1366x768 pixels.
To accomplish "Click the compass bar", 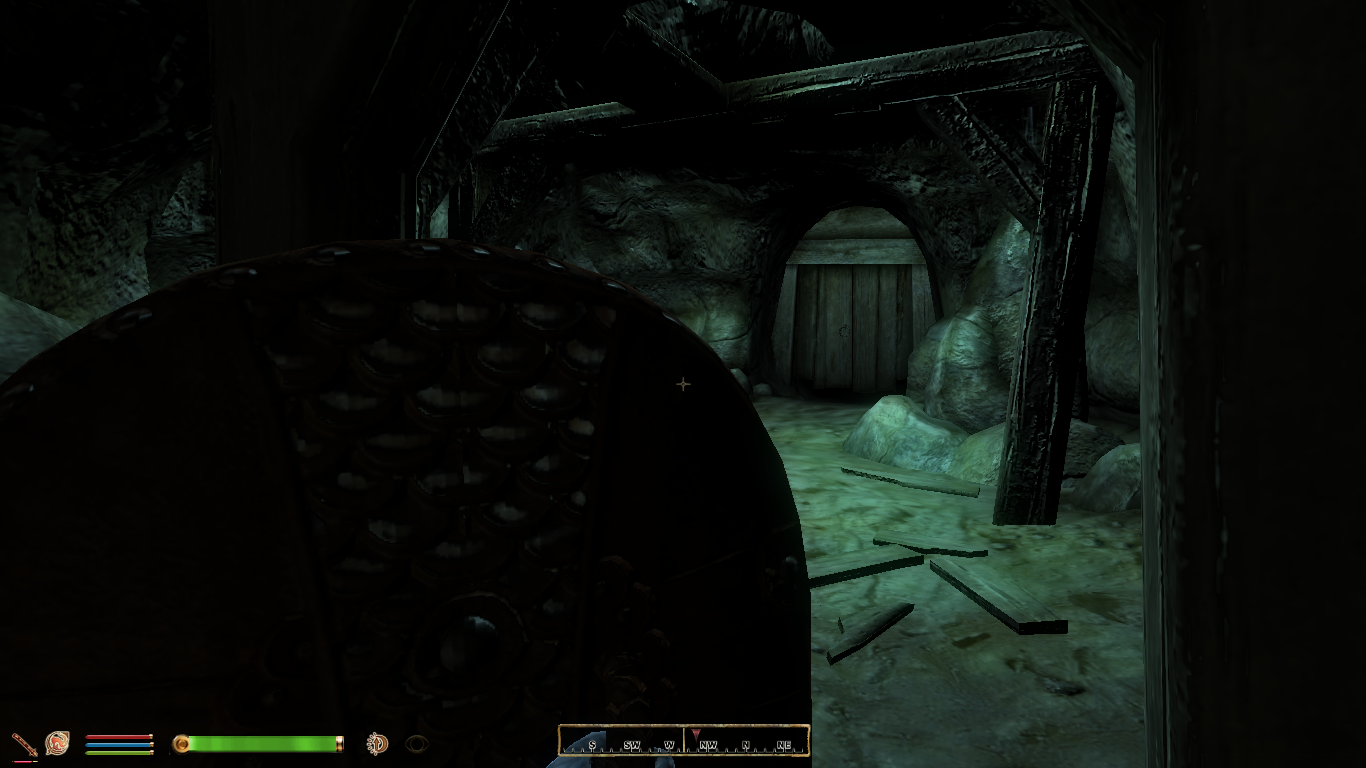I will (x=684, y=741).
